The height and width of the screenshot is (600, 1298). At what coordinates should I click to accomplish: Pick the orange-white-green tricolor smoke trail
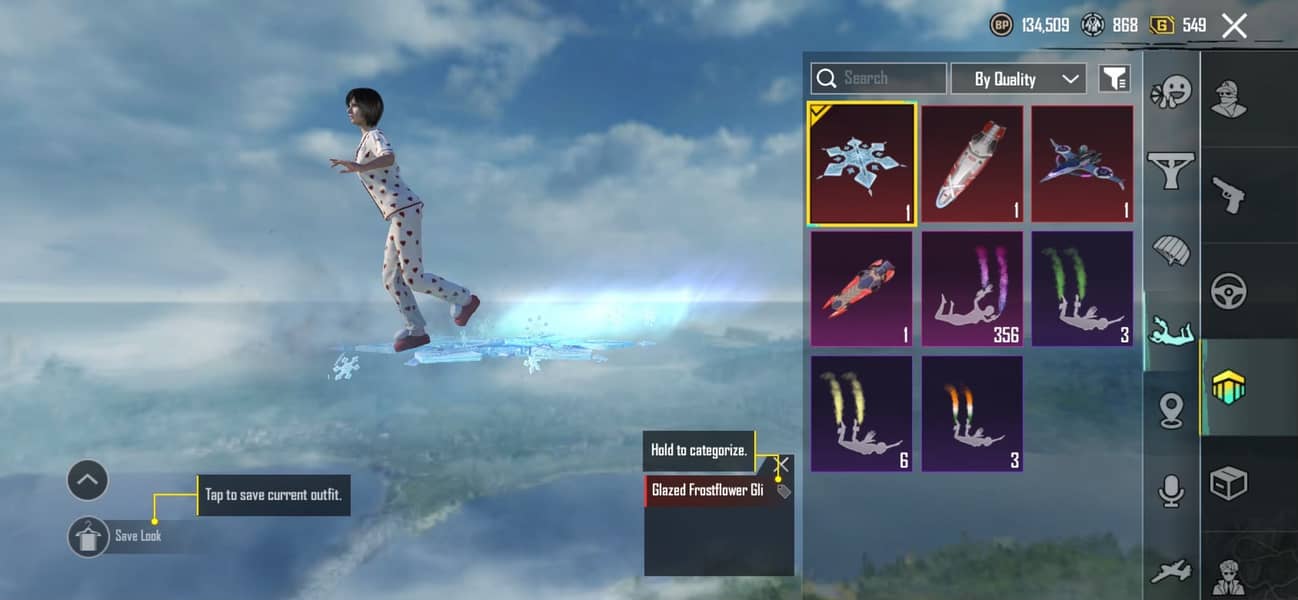click(x=972, y=413)
